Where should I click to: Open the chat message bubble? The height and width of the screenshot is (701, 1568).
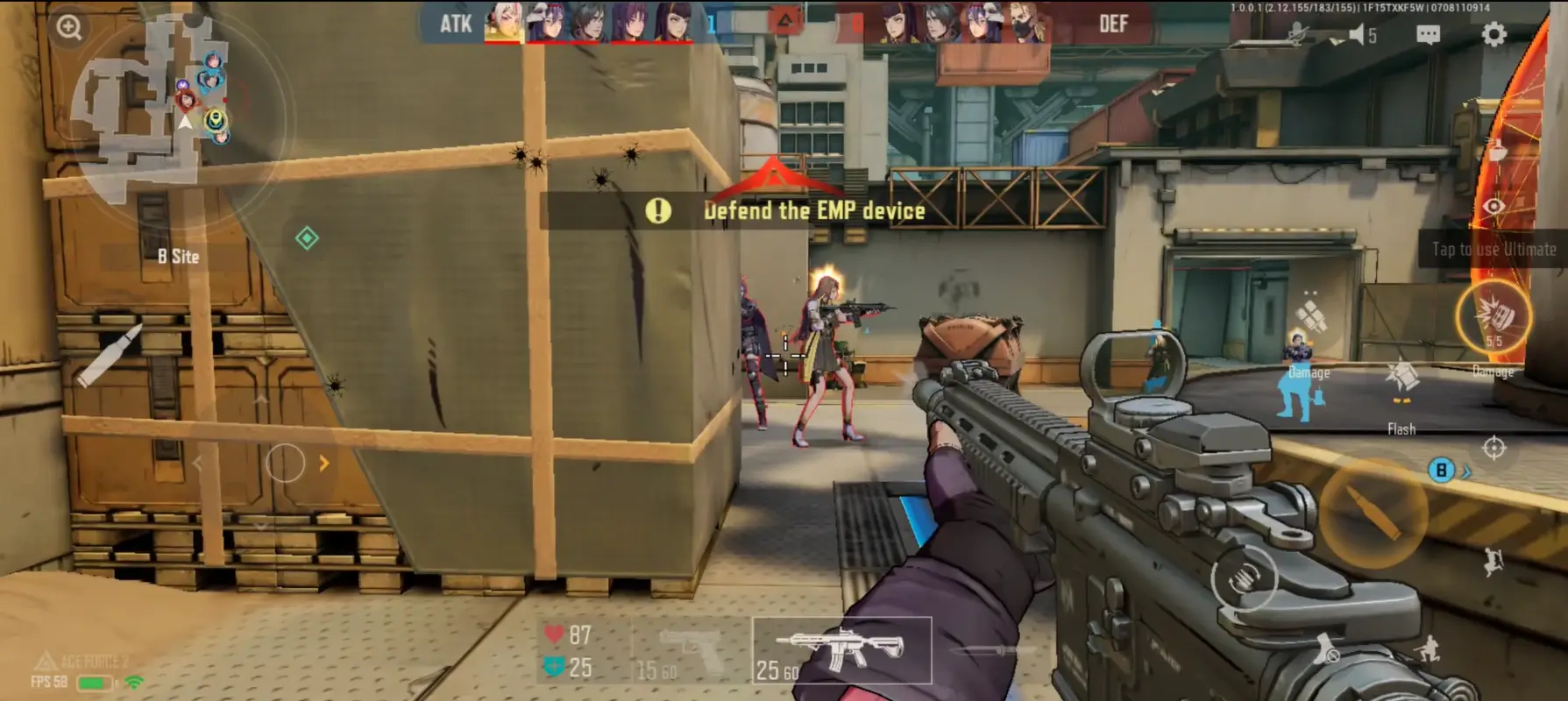point(1429,35)
